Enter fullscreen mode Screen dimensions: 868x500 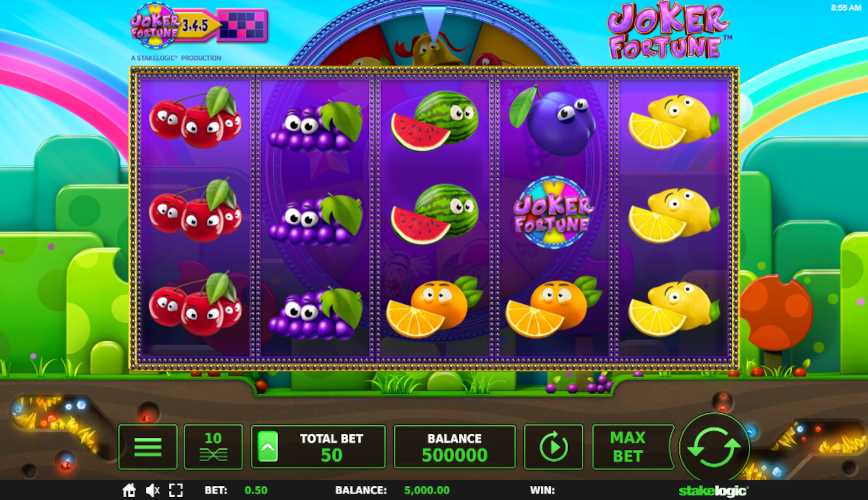(177, 490)
